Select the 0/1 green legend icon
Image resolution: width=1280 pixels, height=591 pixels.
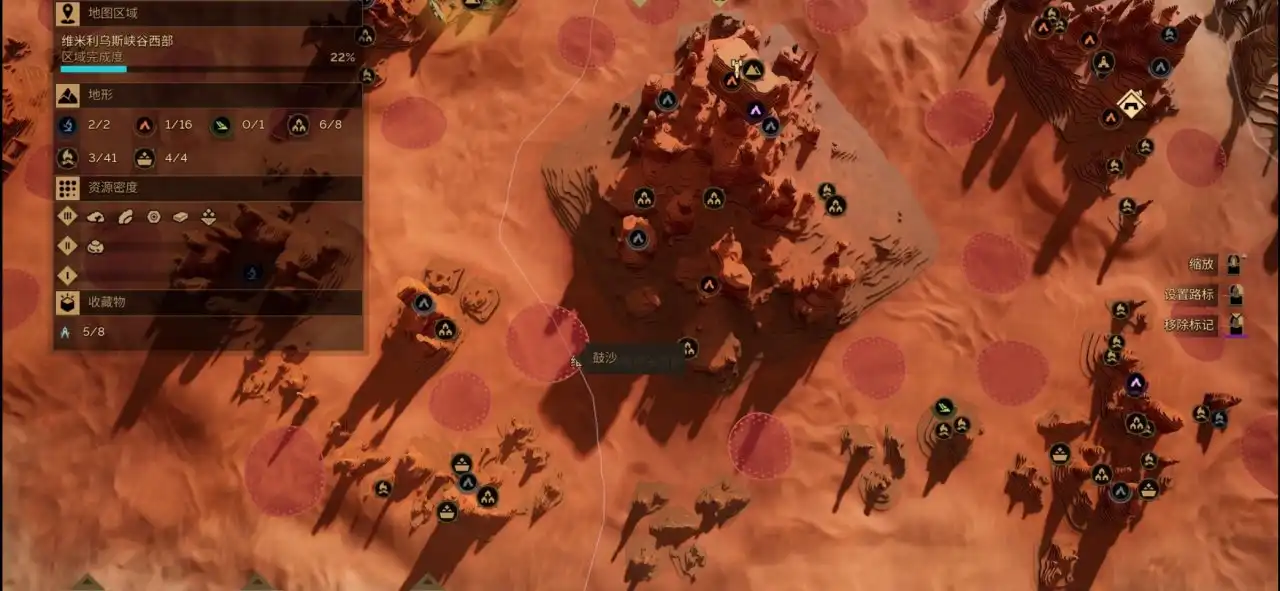[221, 125]
